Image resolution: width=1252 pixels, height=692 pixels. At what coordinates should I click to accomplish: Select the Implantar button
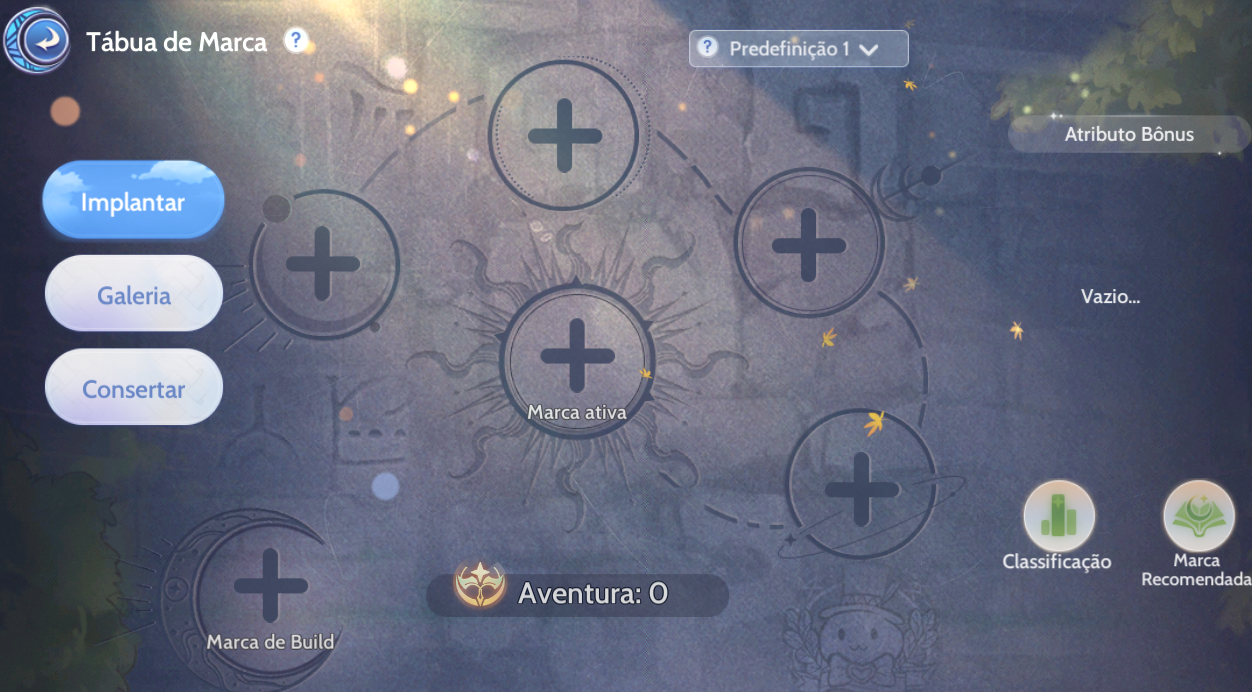[133, 202]
